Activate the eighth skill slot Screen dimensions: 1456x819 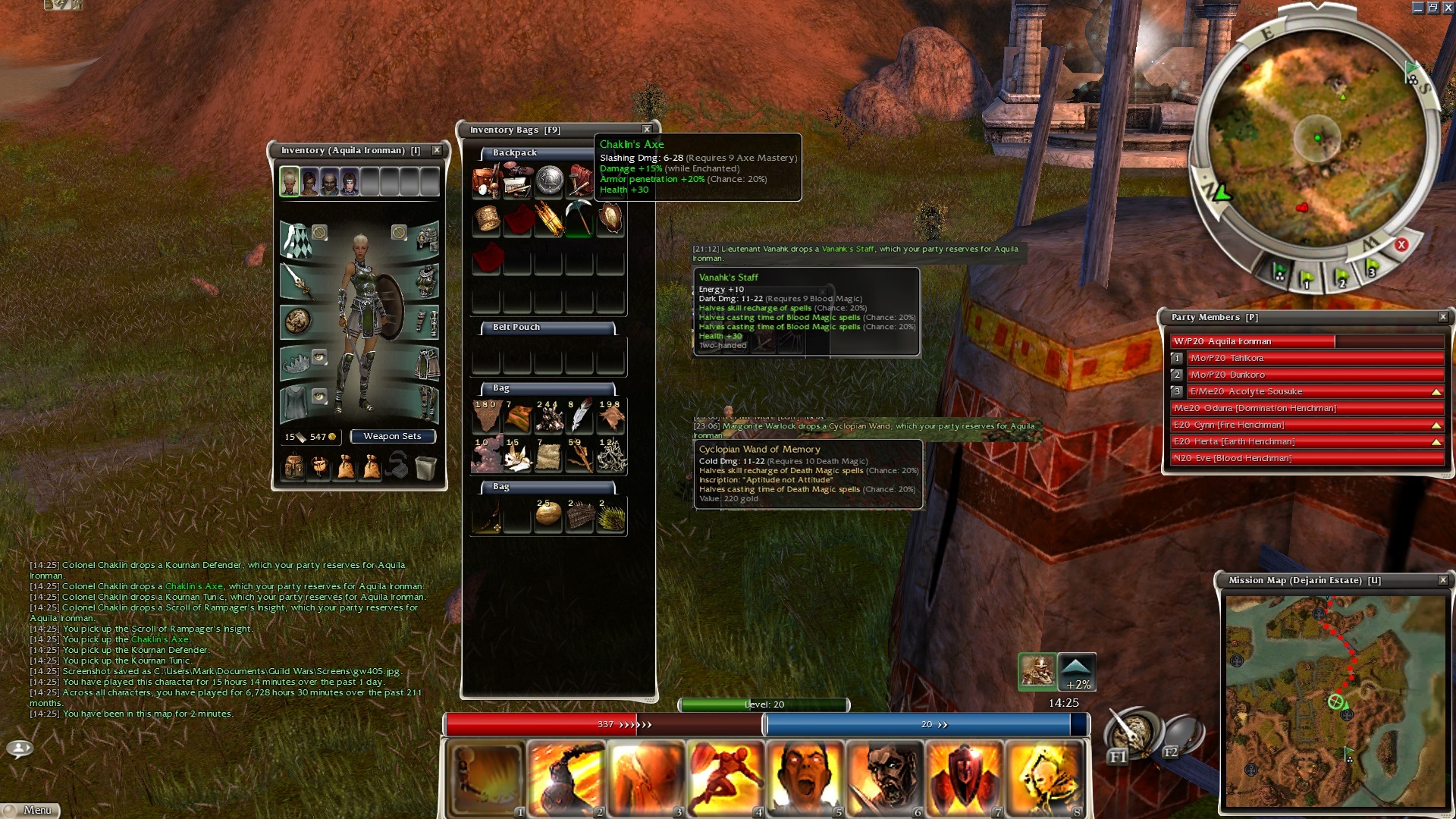(x=1043, y=778)
